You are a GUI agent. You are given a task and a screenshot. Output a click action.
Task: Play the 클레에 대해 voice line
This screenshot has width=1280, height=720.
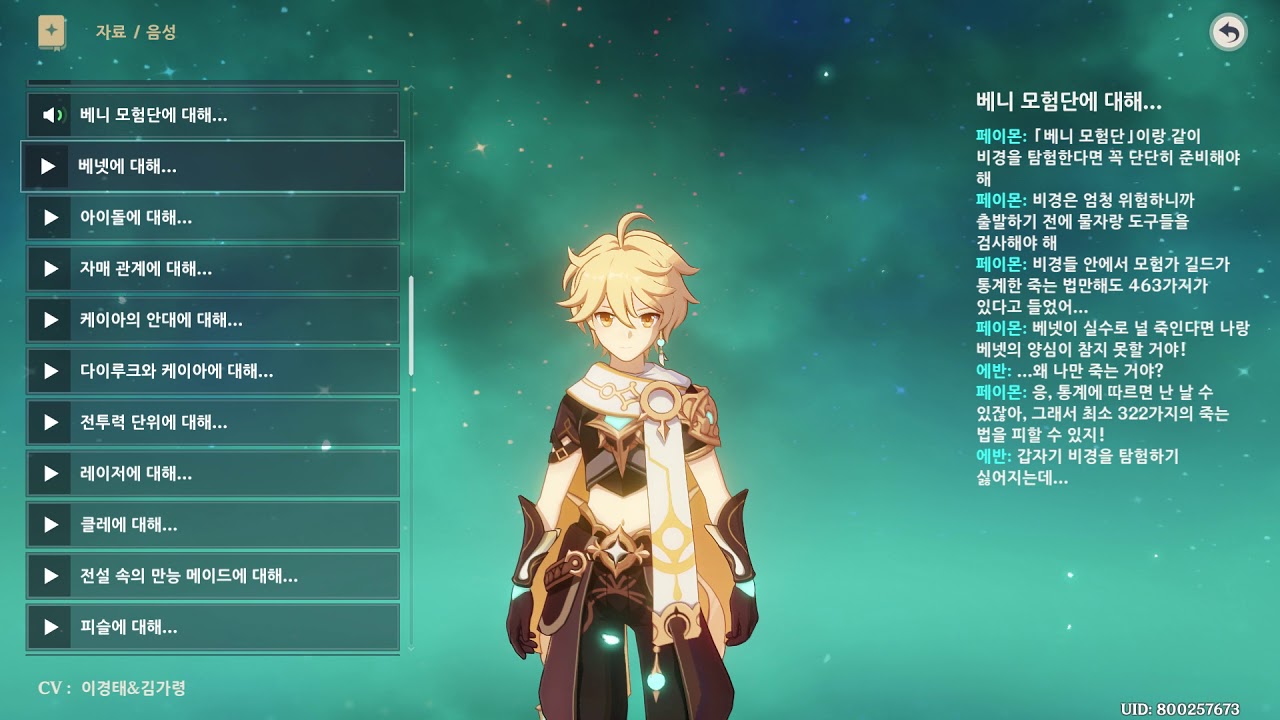tap(212, 524)
